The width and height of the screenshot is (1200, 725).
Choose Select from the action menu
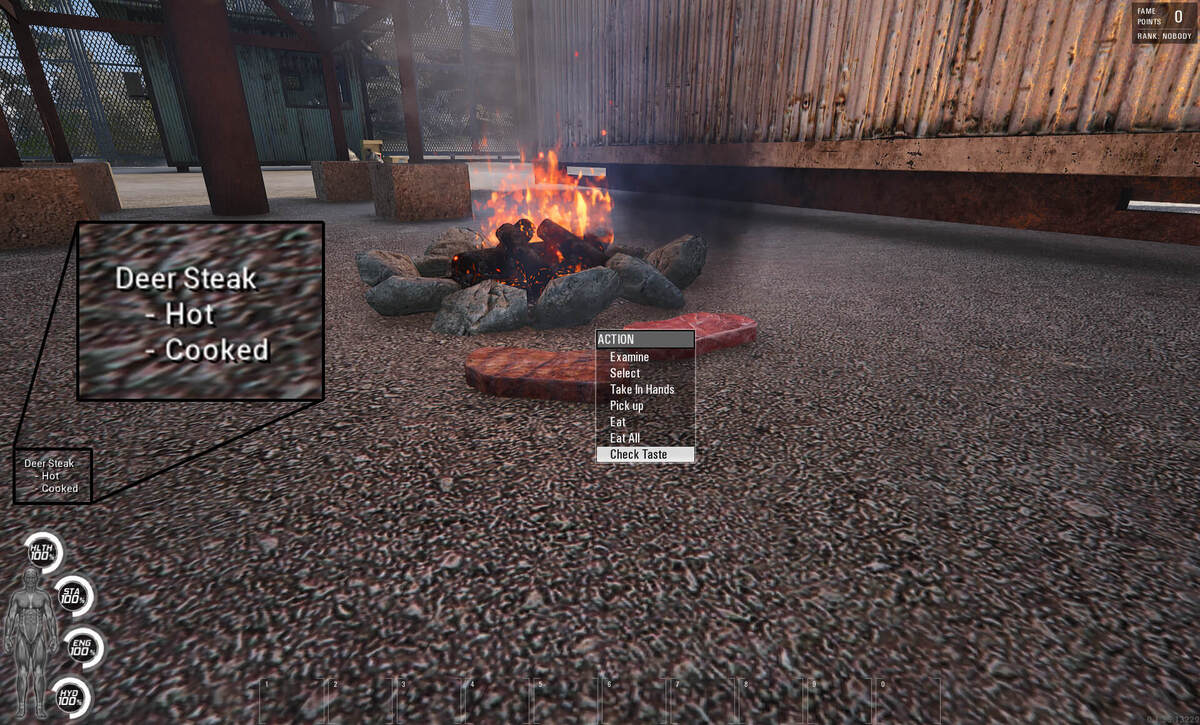(625, 373)
